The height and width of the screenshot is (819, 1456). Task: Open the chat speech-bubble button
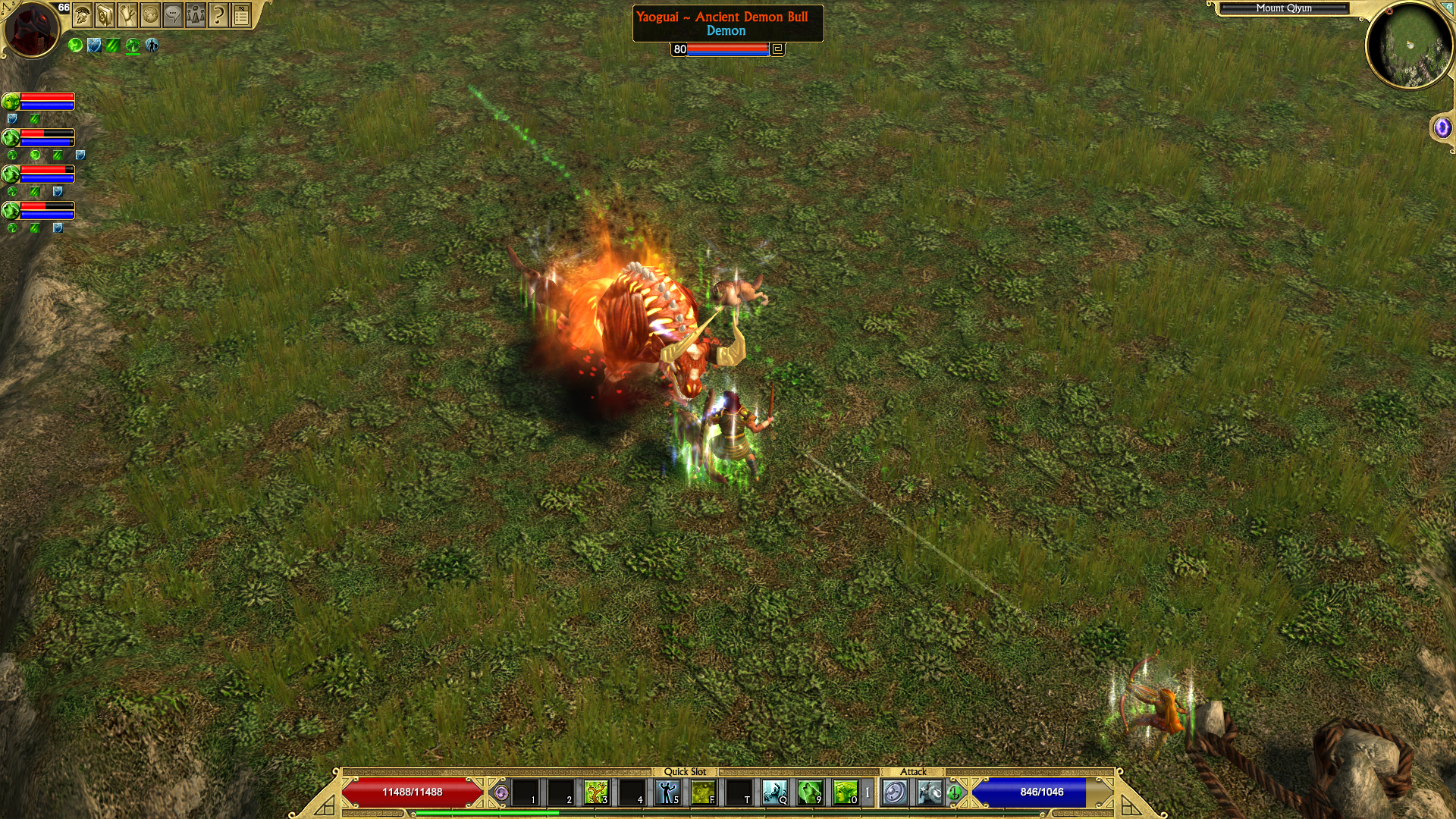coord(174,14)
